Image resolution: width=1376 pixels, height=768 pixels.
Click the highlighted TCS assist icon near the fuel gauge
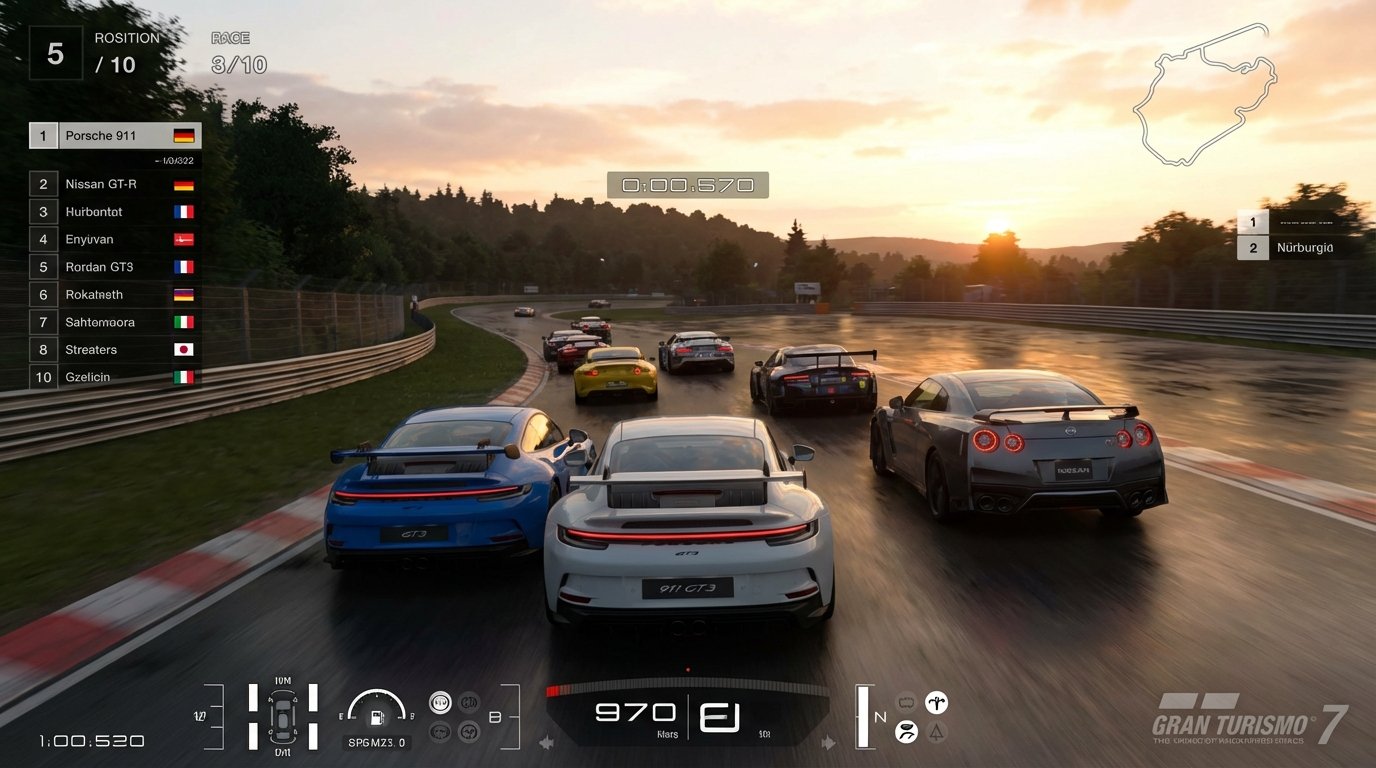click(x=440, y=700)
